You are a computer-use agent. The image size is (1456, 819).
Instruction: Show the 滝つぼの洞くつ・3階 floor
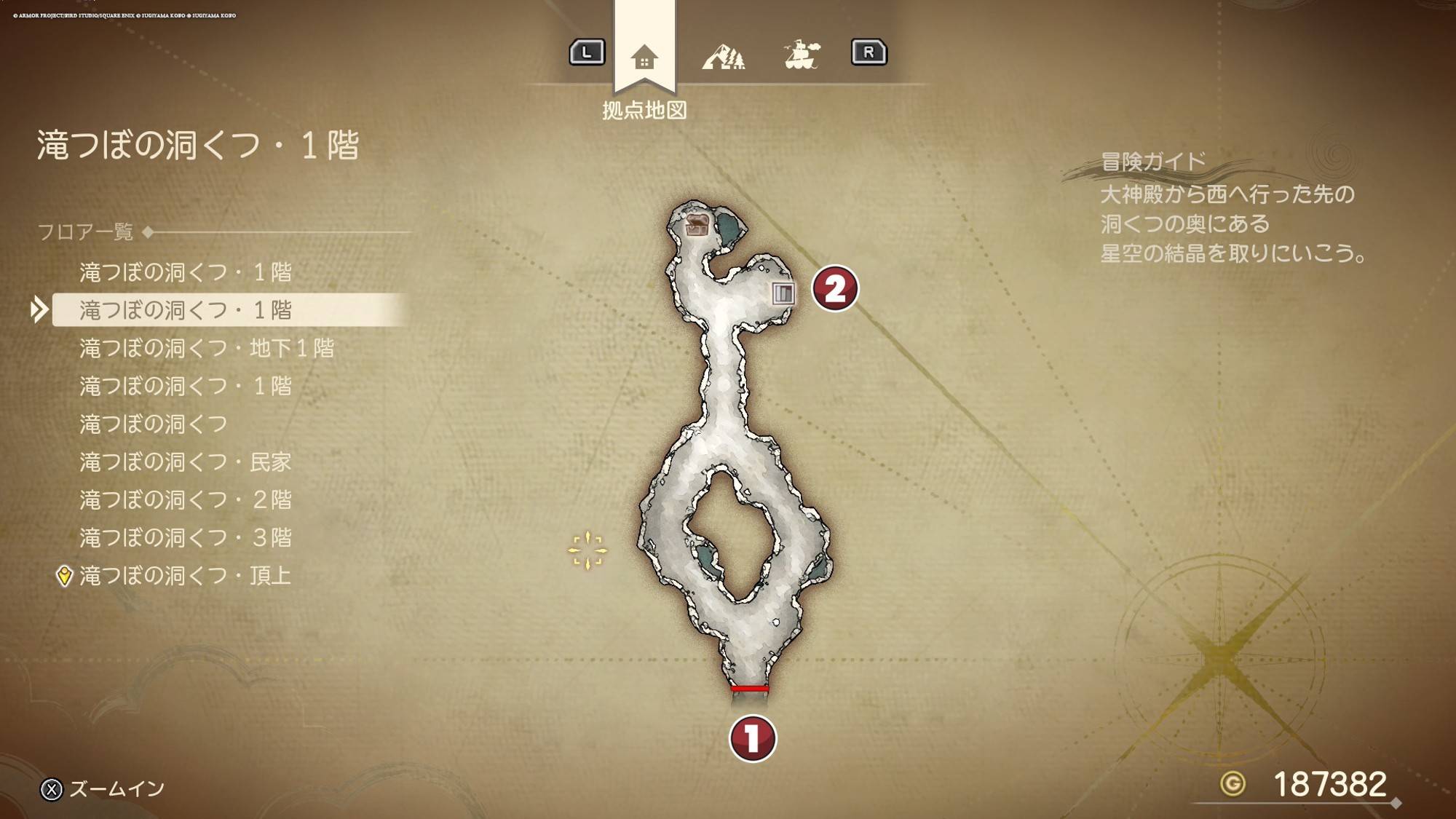[x=186, y=537]
